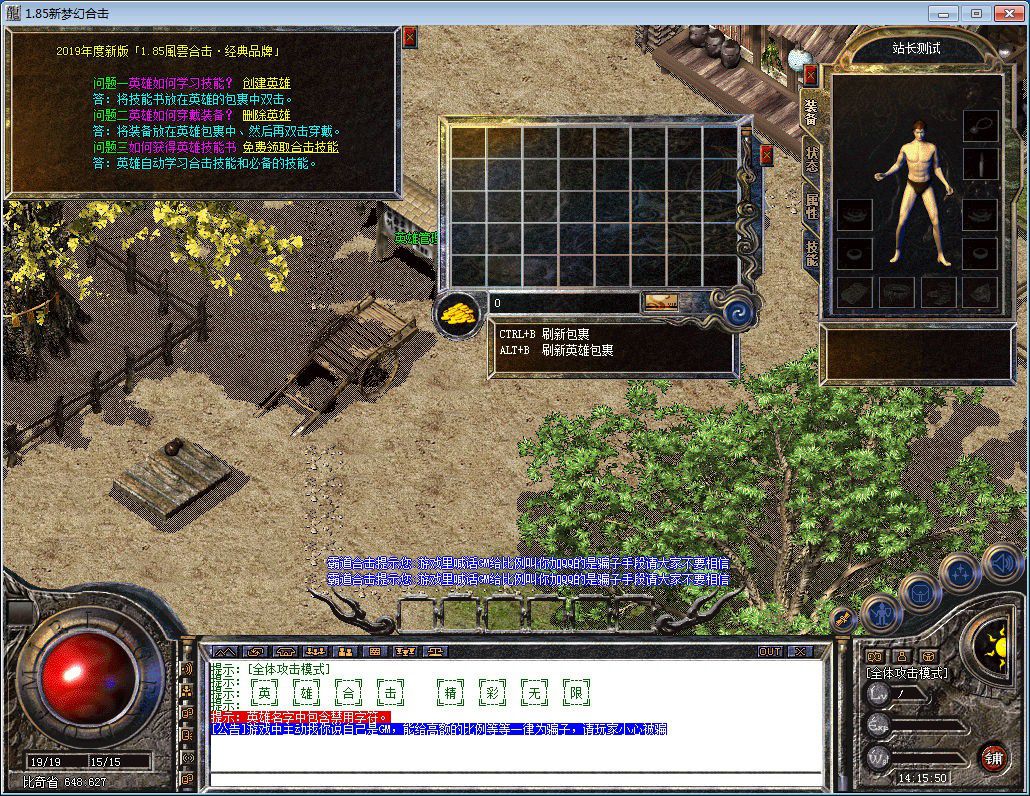Open the 属性 tab
The width and height of the screenshot is (1030, 796).
[x=811, y=209]
